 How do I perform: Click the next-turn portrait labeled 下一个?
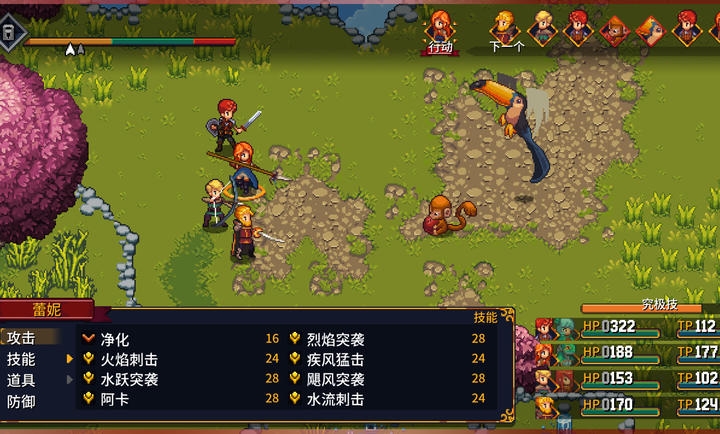[x=505, y=27]
